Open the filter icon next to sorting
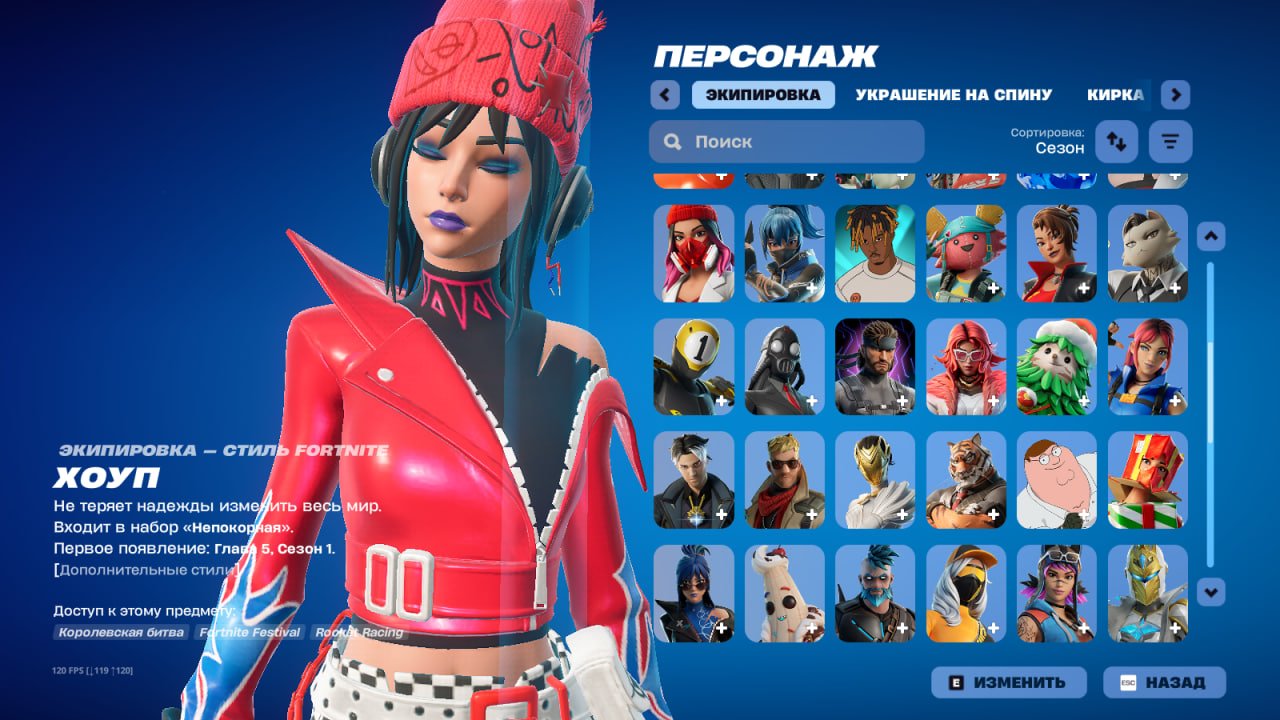This screenshot has height=720, width=1280. coord(1168,141)
